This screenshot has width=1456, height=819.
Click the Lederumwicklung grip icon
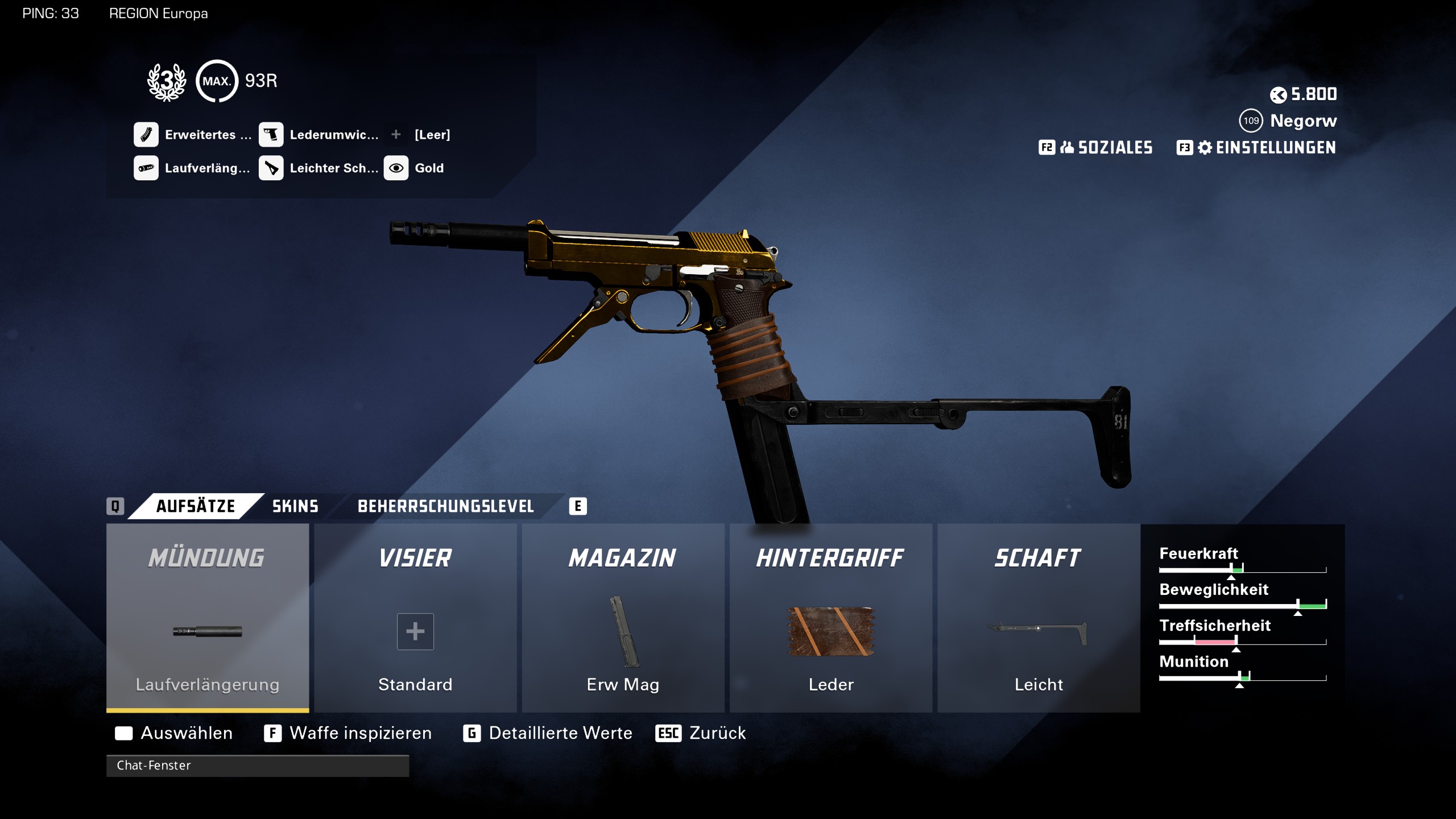tap(271, 135)
